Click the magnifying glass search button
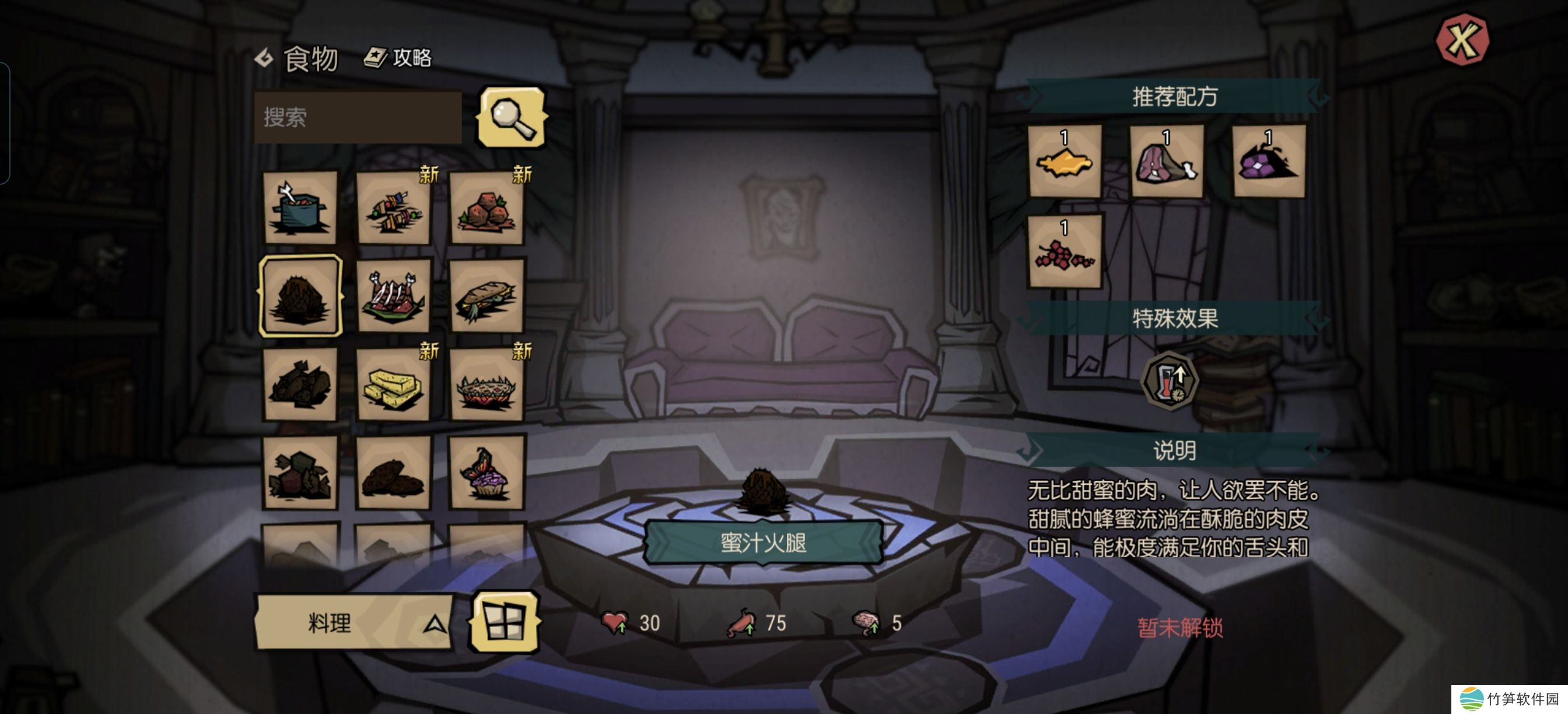The image size is (1568, 714). [x=512, y=117]
